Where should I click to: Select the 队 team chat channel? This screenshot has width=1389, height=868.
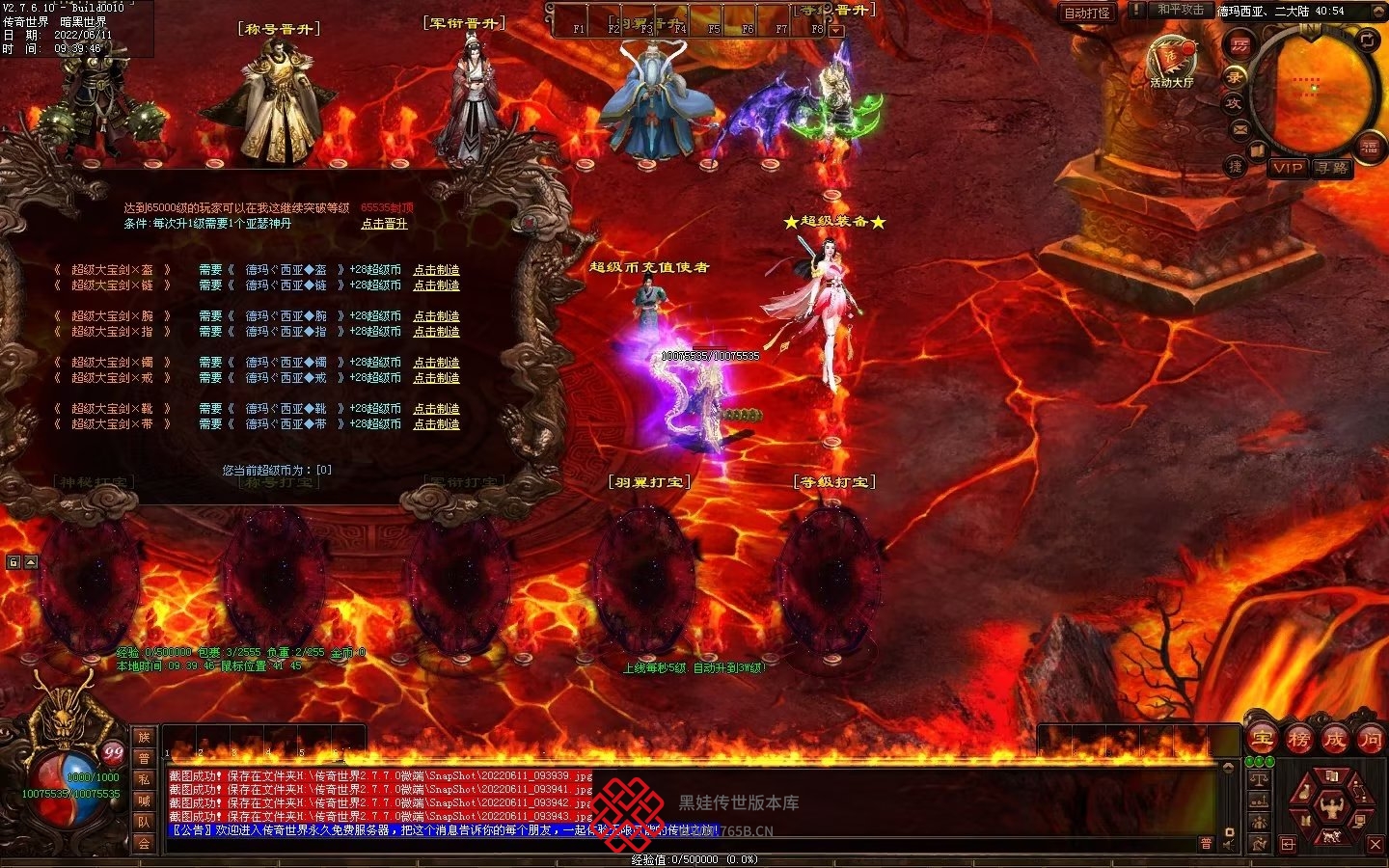click(x=144, y=823)
